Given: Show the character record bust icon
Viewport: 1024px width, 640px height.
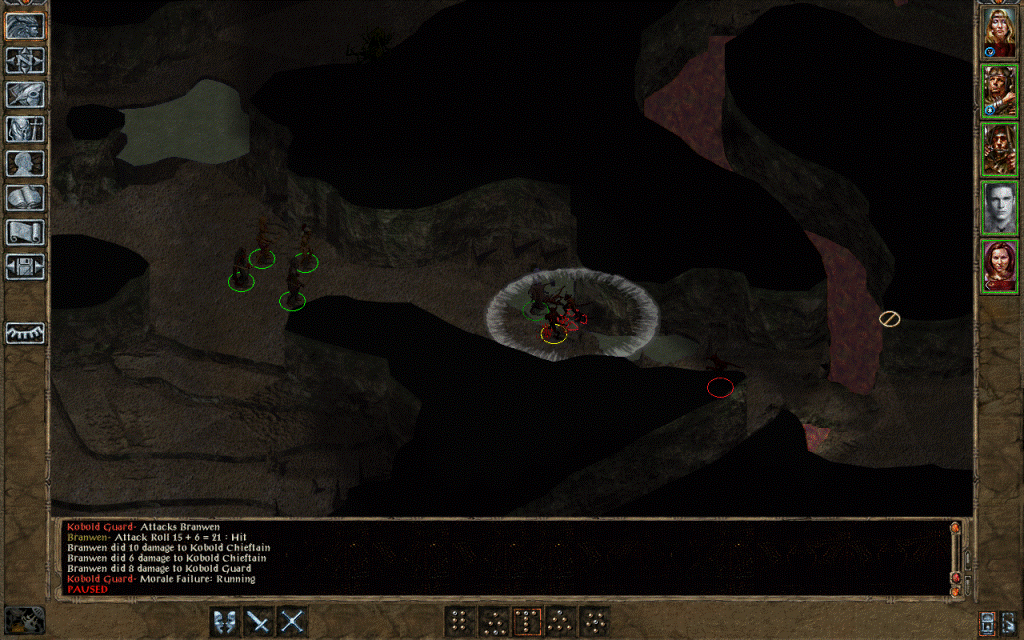Looking at the screenshot, I should click(24, 163).
